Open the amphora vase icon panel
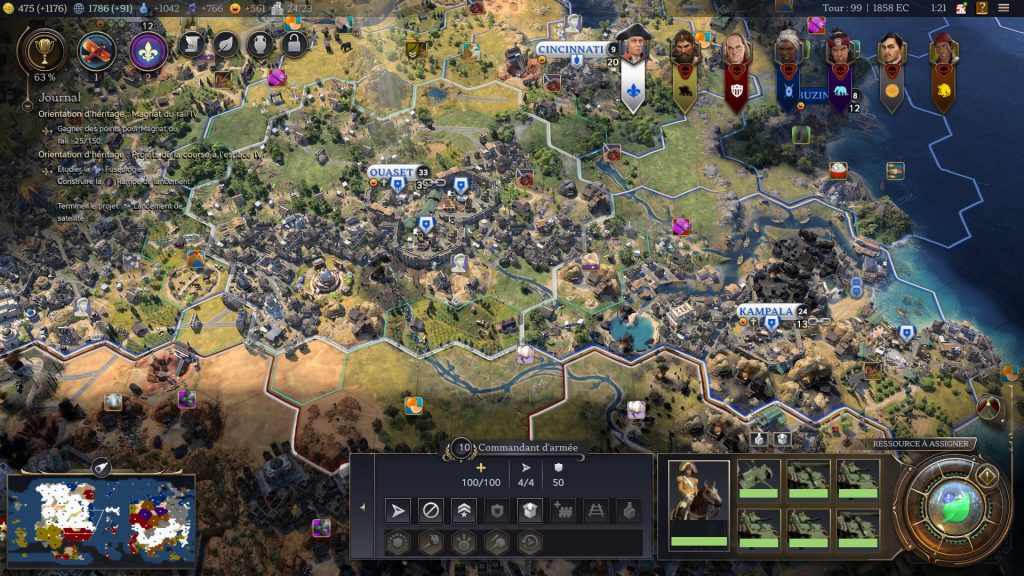Image resolution: width=1024 pixels, height=576 pixels. point(260,43)
